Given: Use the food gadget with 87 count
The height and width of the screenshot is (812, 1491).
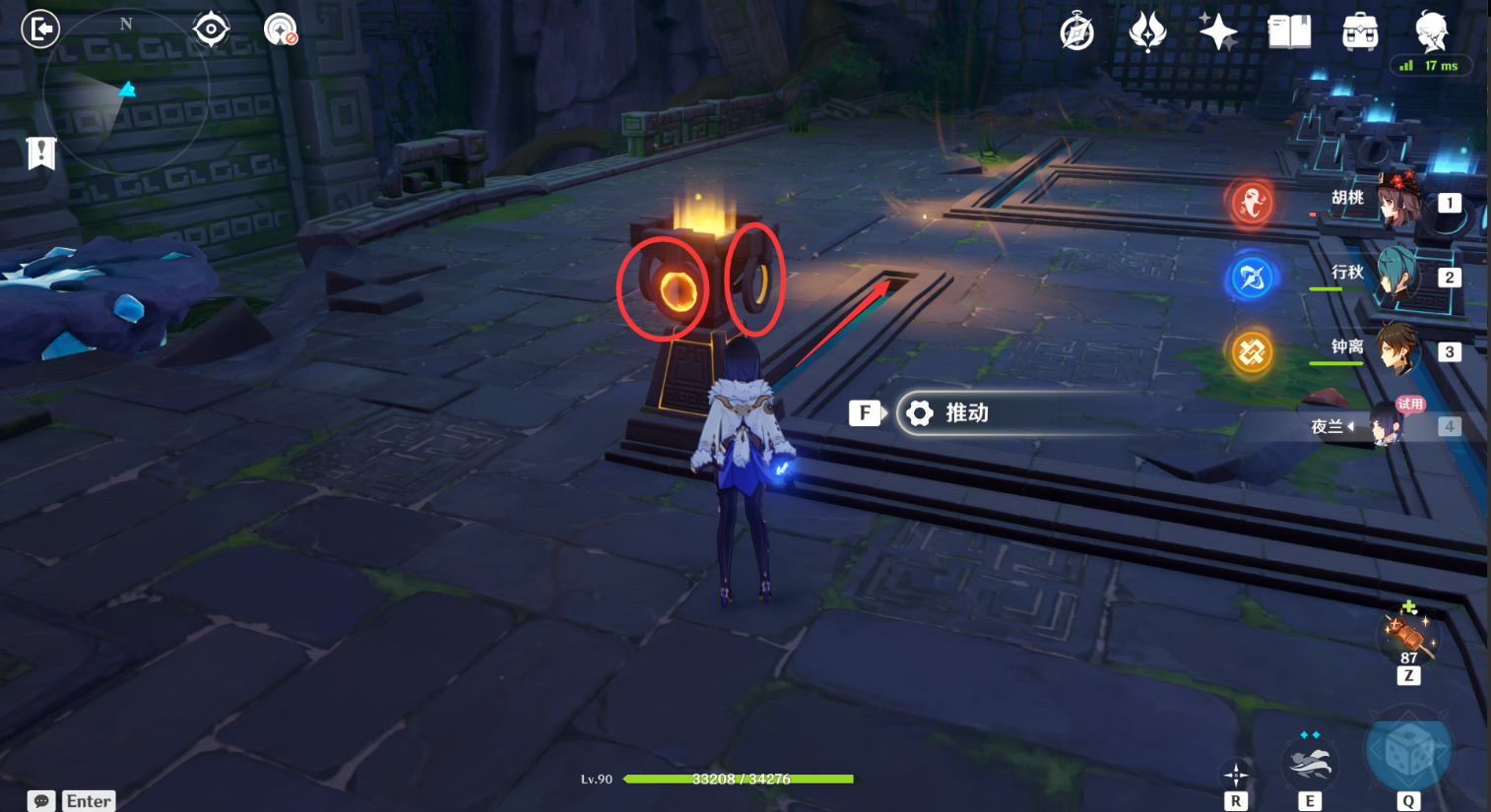Looking at the screenshot, I should click(x=1409, y=632).
